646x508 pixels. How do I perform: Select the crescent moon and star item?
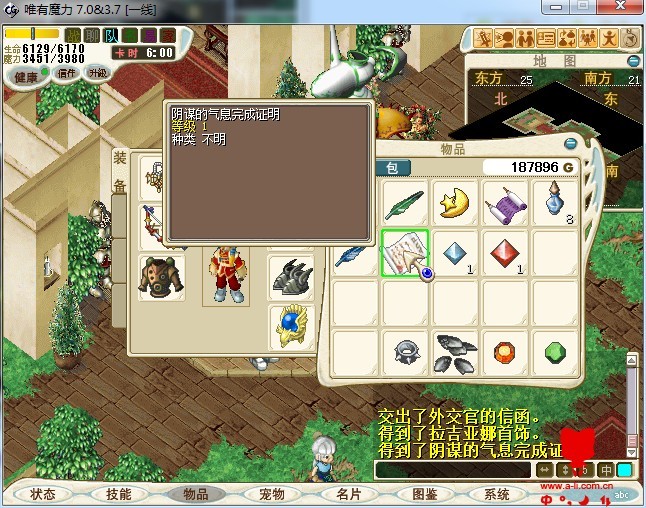coord(455,203)
